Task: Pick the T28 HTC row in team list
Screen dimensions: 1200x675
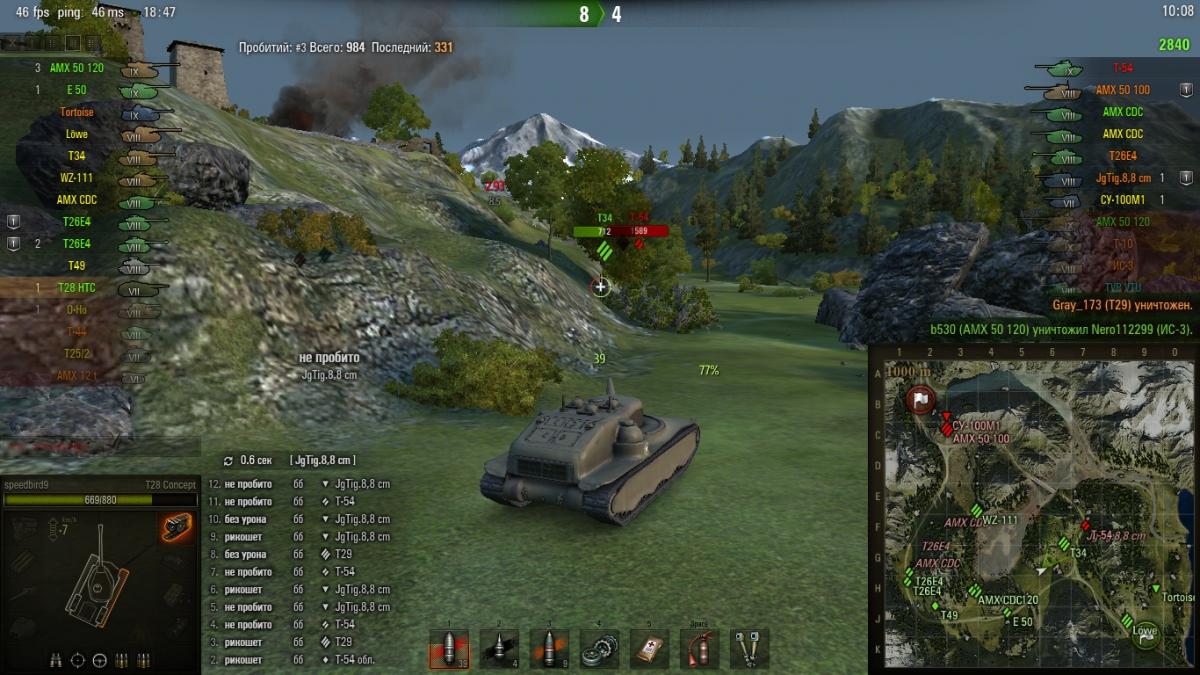Action: click(x=77, y=288)
